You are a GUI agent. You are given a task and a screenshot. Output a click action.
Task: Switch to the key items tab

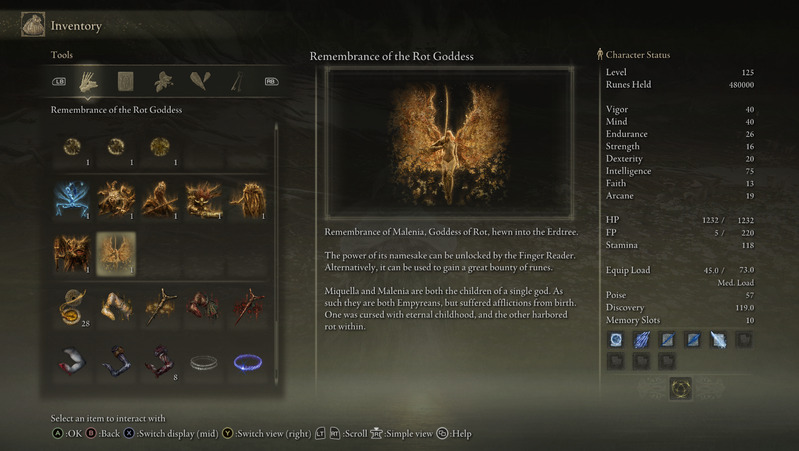click(237, 81)
